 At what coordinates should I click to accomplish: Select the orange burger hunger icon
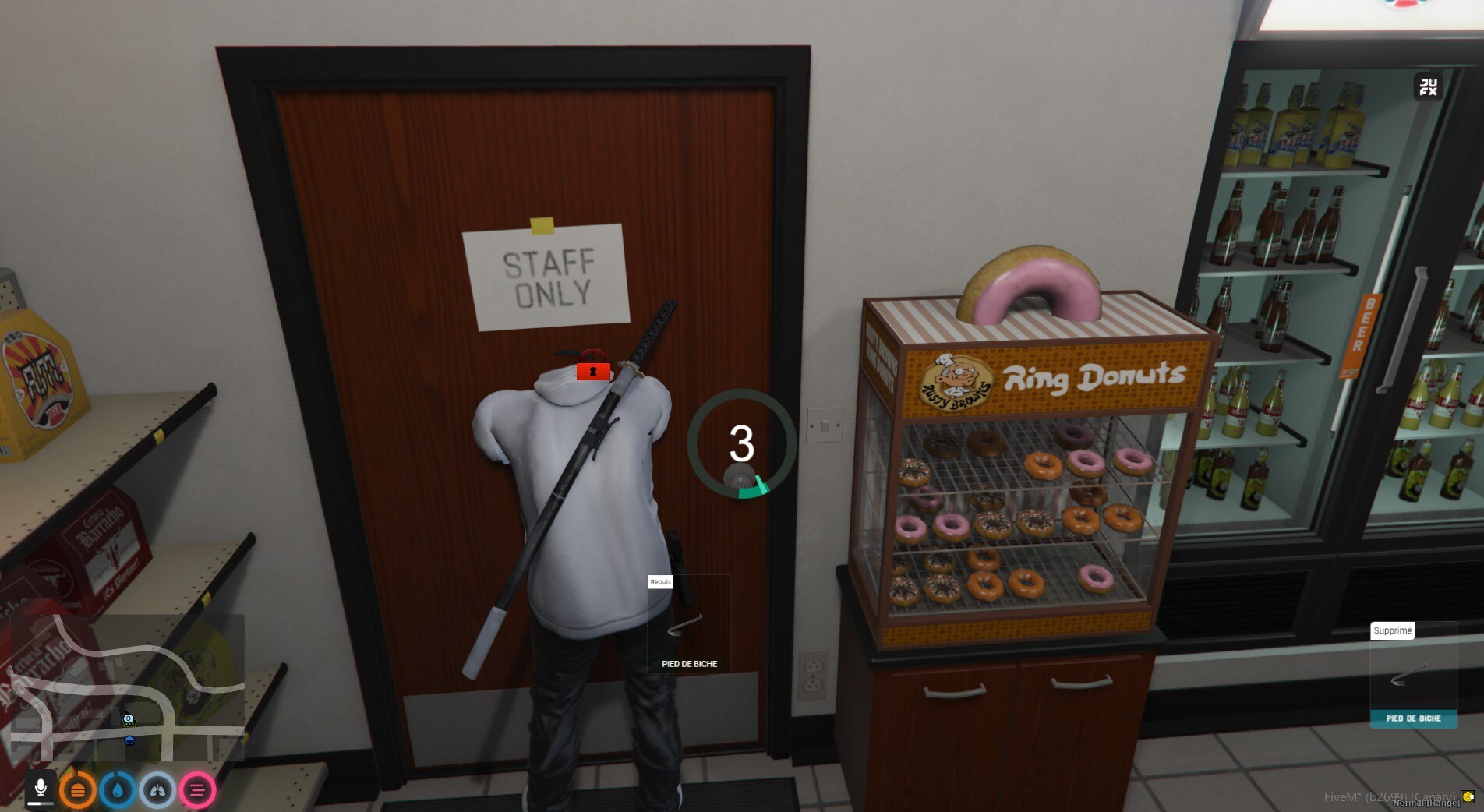(x=78, y=790)
